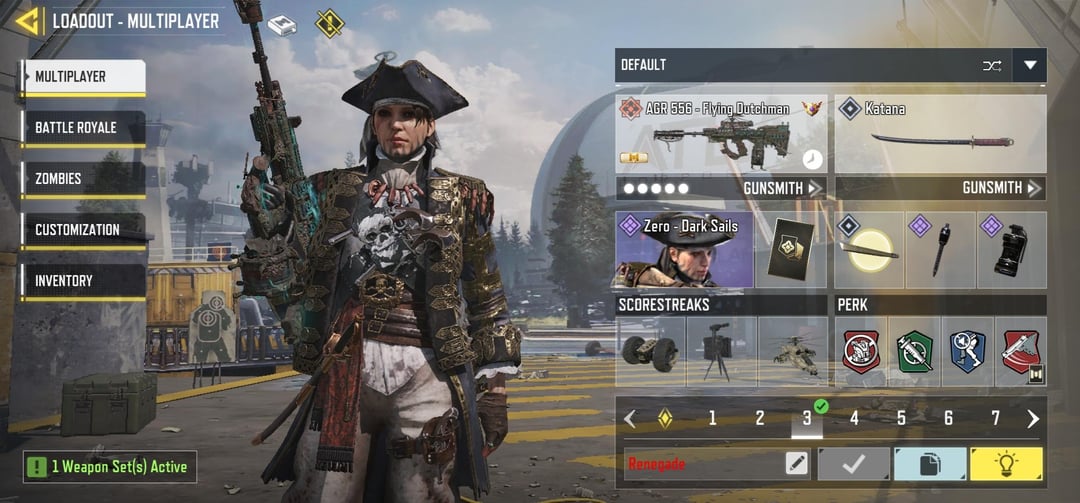Switch to the Battle Royale loadout tab

click(84, 128)
